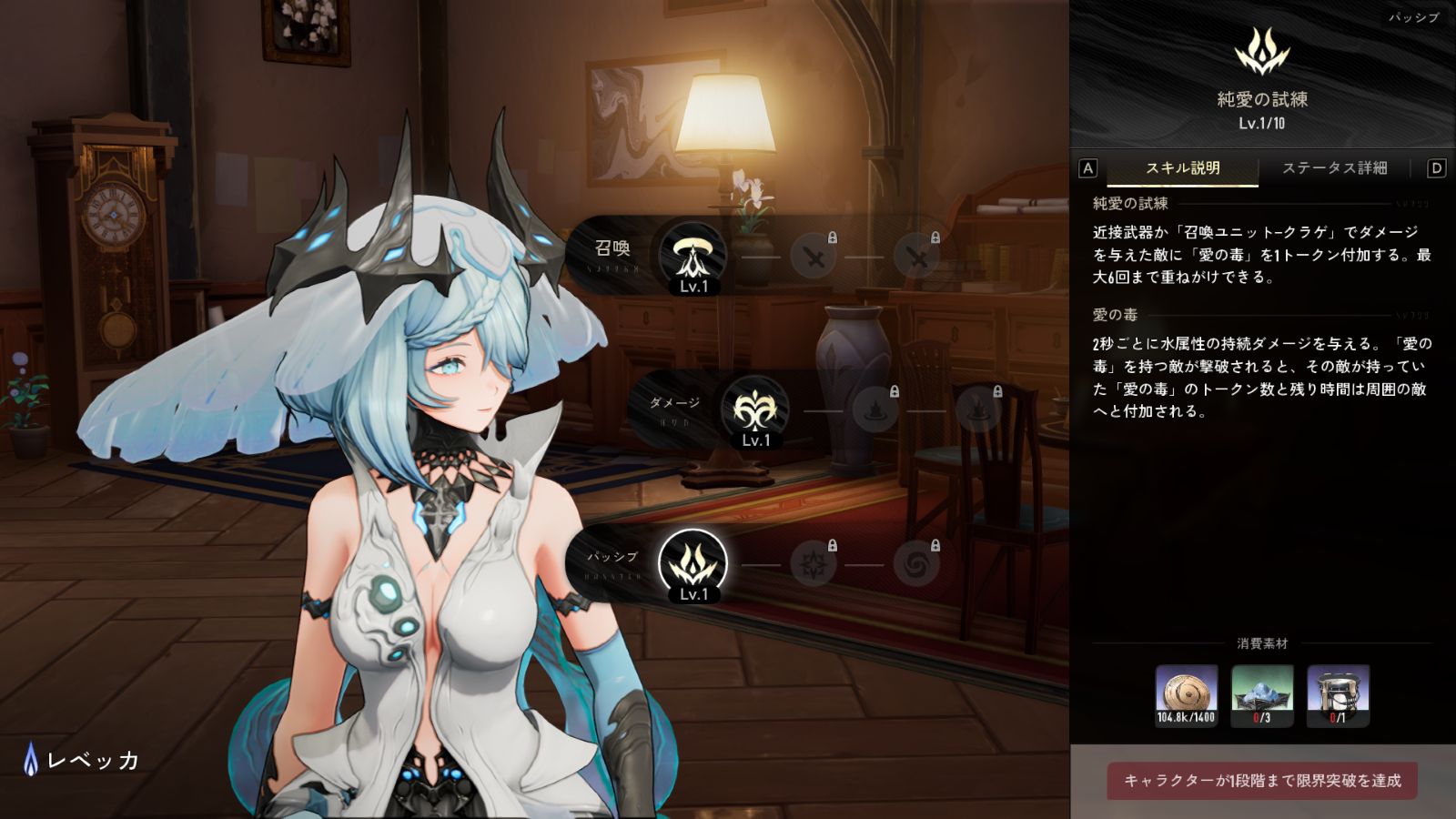Viewport: 1456px width, 819px height.
Task: Click the red 限界突破 requirement button
Action: (x=1262, y=781)
